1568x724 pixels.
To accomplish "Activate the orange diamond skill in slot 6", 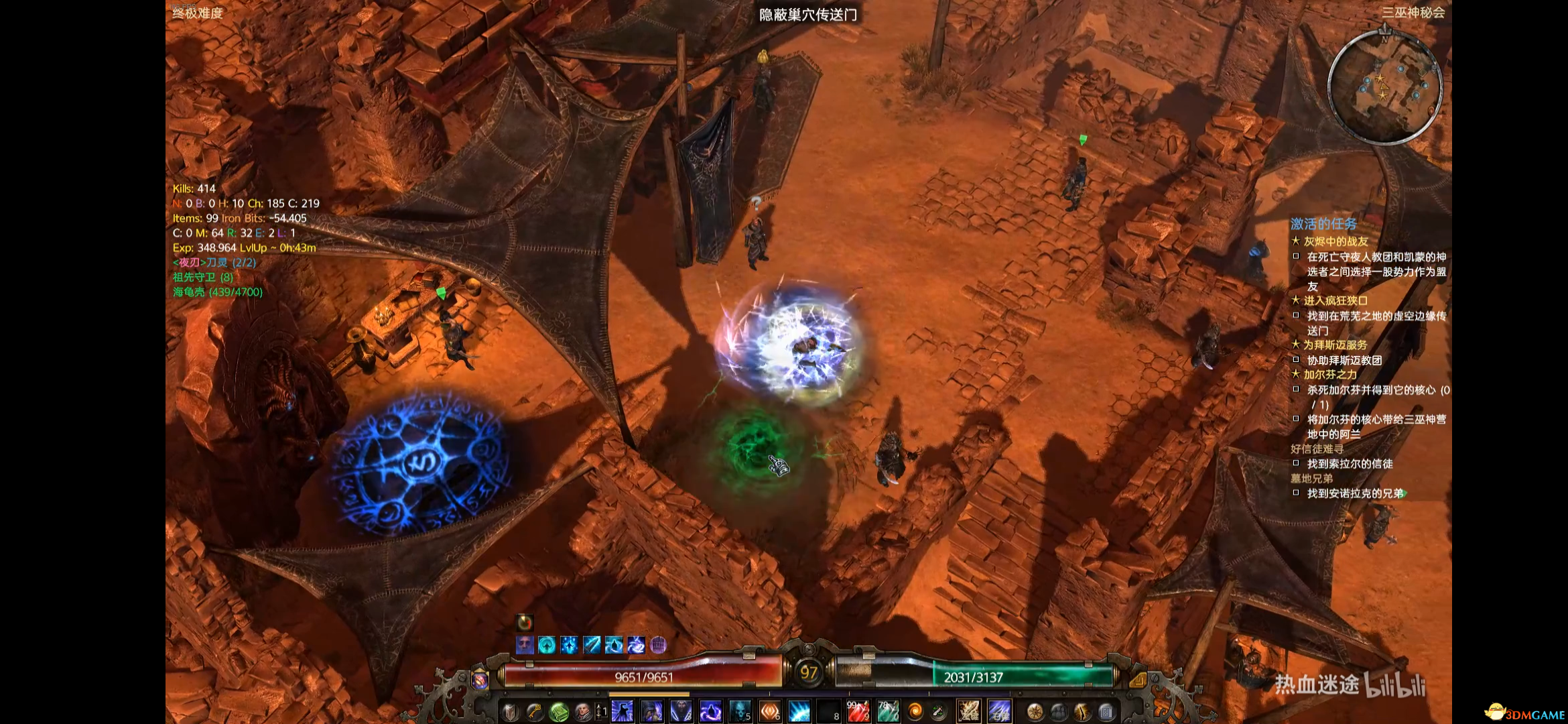I will pos(770,711).
